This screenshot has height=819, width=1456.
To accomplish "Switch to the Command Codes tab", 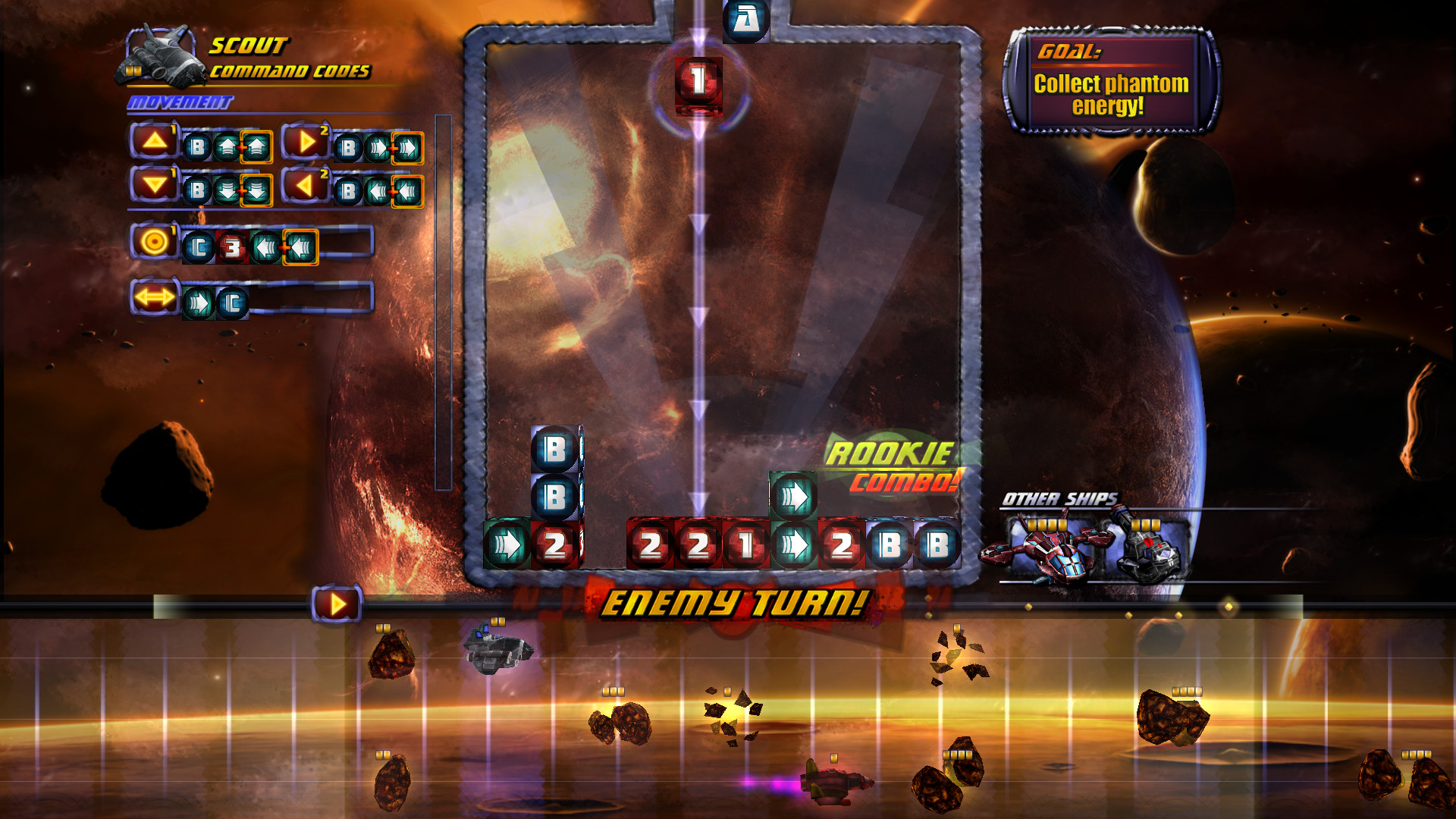I will pos(290,71).
